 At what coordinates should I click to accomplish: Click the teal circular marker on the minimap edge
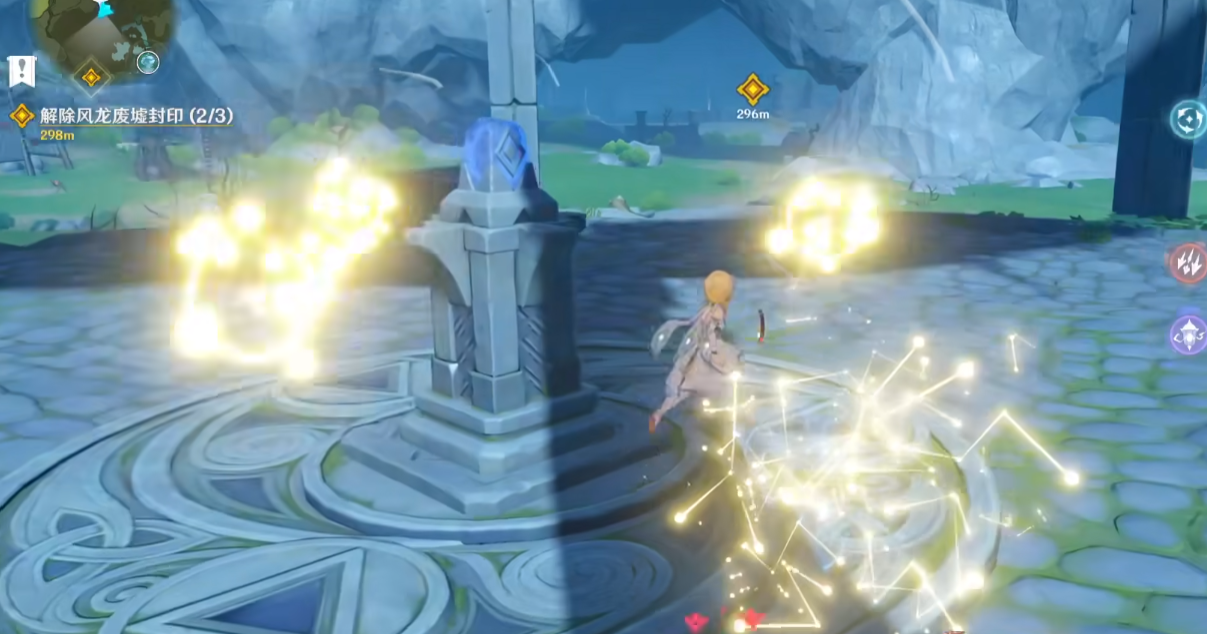pos(148,62)
